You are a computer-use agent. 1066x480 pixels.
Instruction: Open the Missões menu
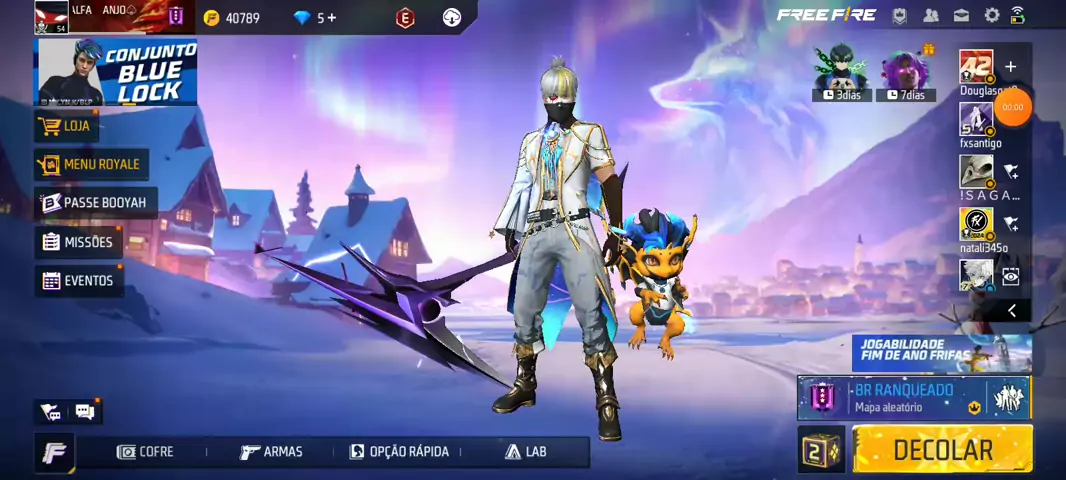tap(78, 242)
